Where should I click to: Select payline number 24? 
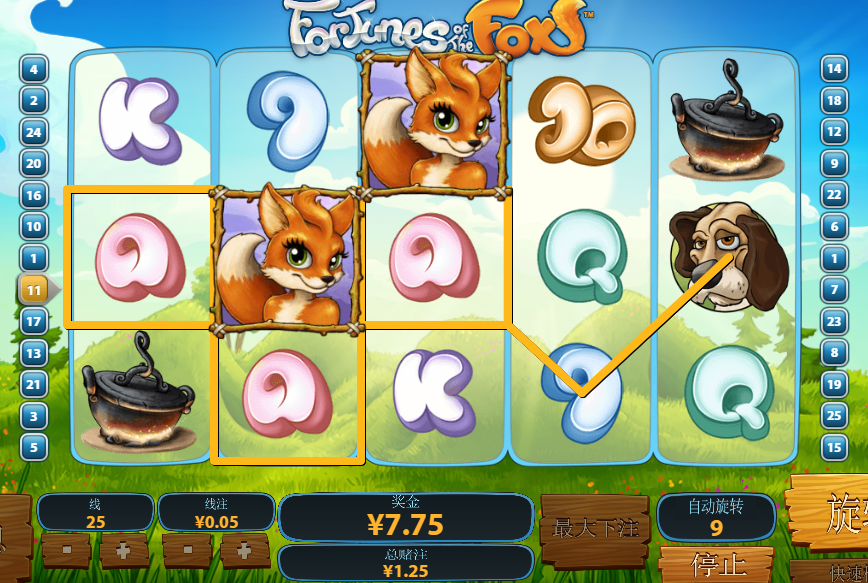click(x=33, y=132)
